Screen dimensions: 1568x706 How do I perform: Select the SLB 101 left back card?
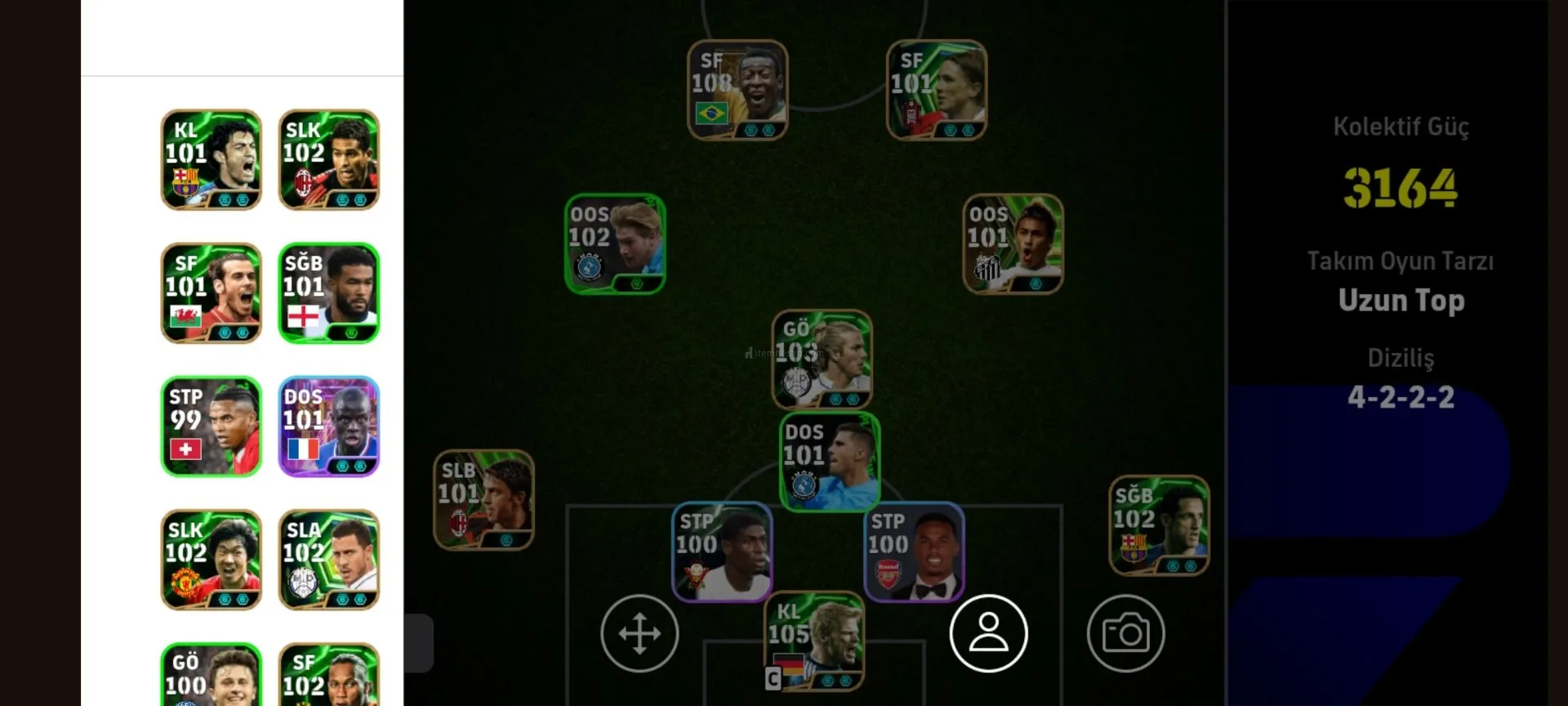(483, 499)
